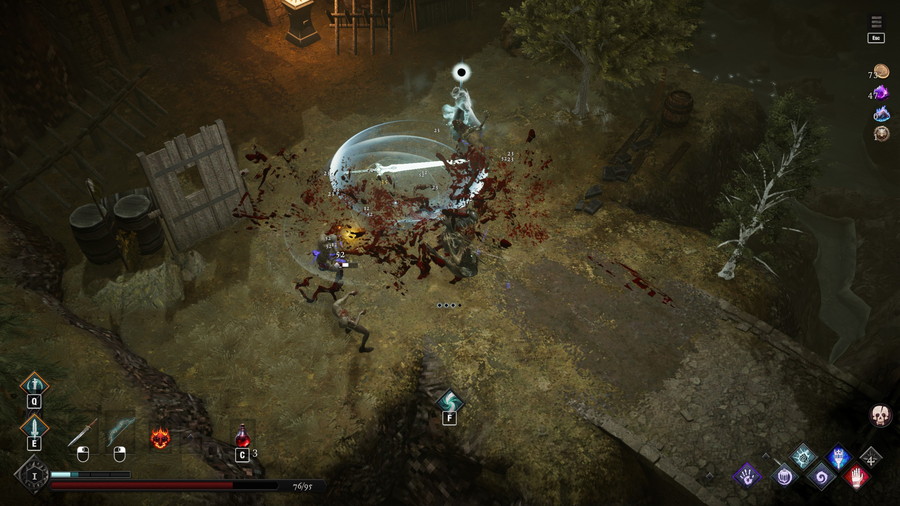
Task: Activate the blue crown beam spell
Action: point(839,458)
